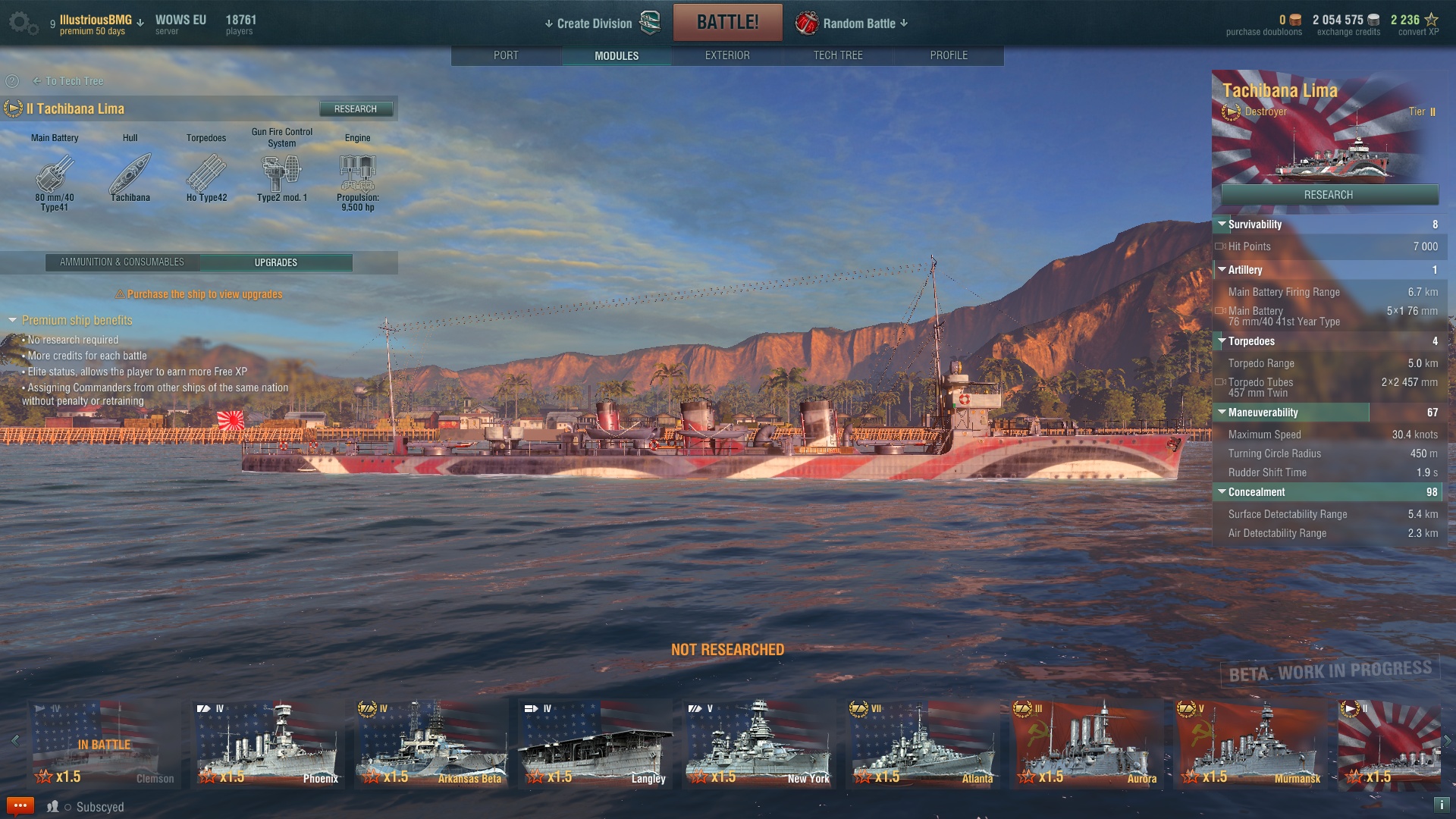The width and height of the screenshot is (1456, 819).
Task: View the PROFILE tab
Action: pyautogui.click(x=948, y=55)
